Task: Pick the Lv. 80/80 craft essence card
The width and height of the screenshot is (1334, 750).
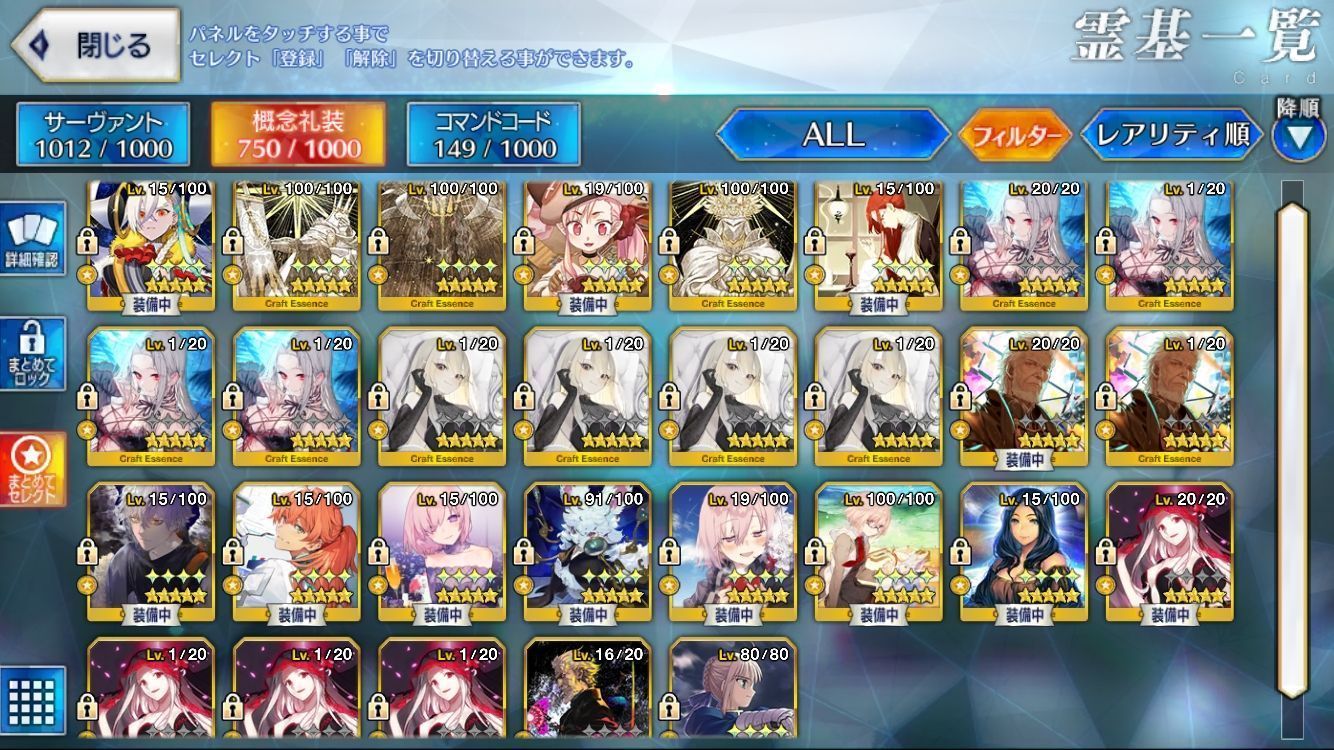Action: [733, 690]
